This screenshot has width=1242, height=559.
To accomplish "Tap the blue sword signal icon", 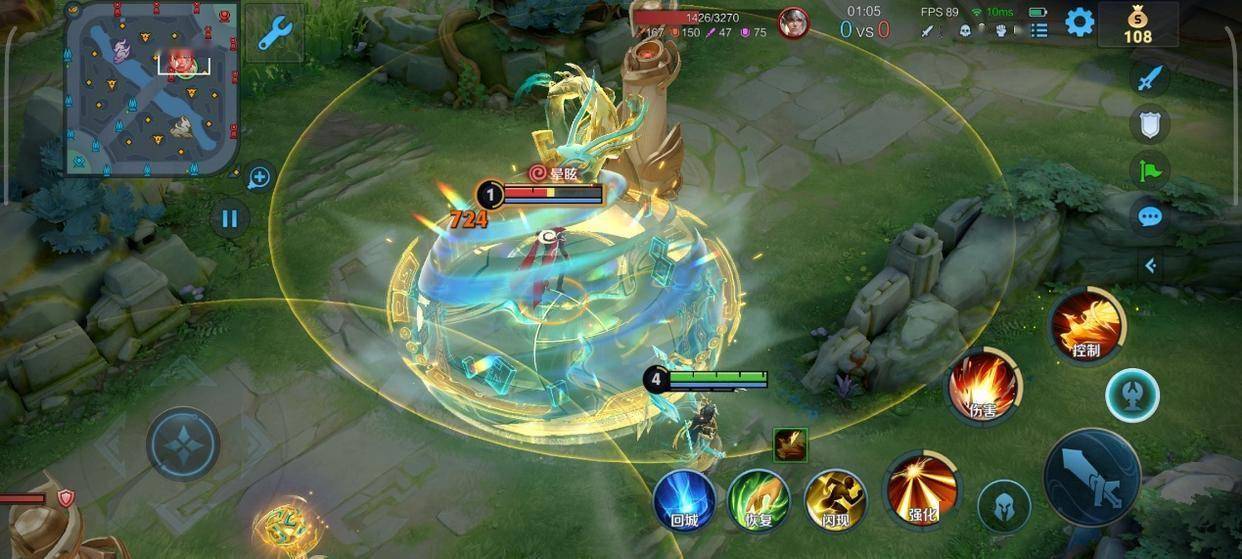I will [x=1150, y=78].
